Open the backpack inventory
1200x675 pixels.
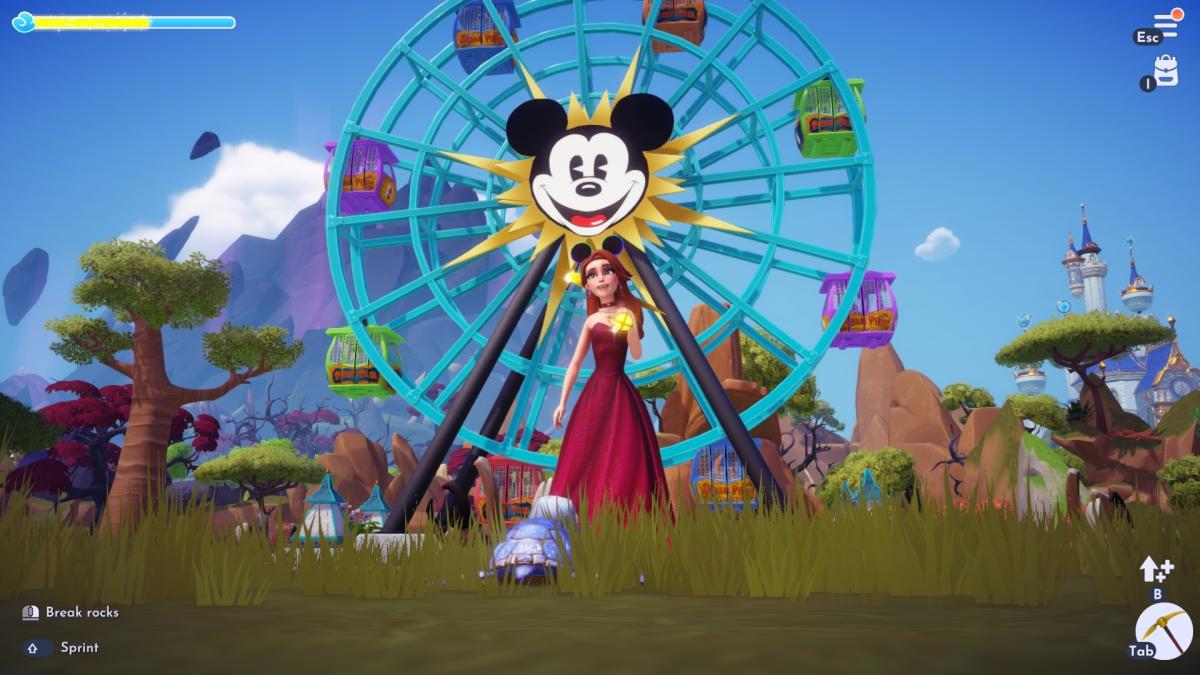[x=1166, y=70]
